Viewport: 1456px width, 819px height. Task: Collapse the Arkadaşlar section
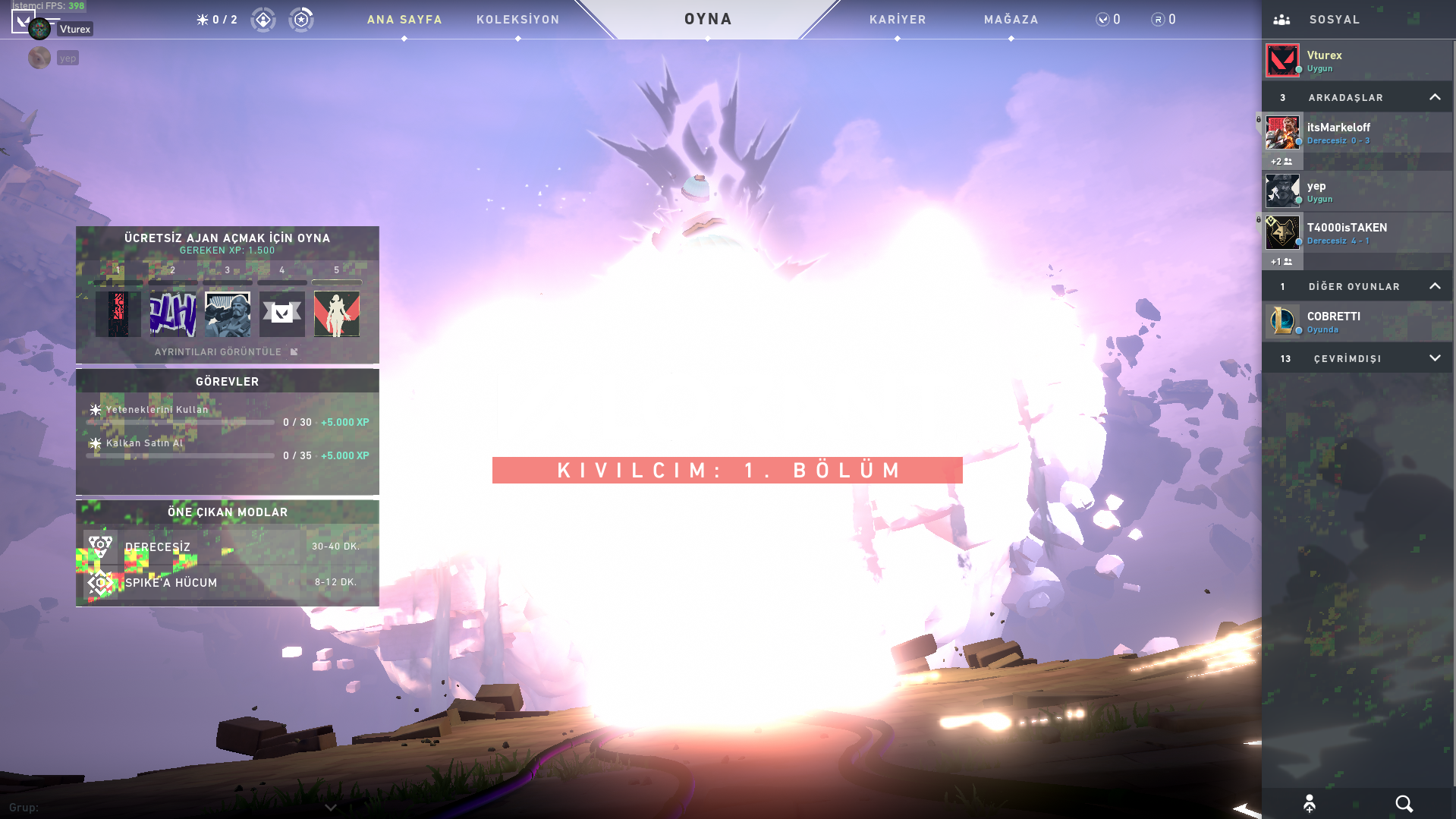[x=1434, y=97]
